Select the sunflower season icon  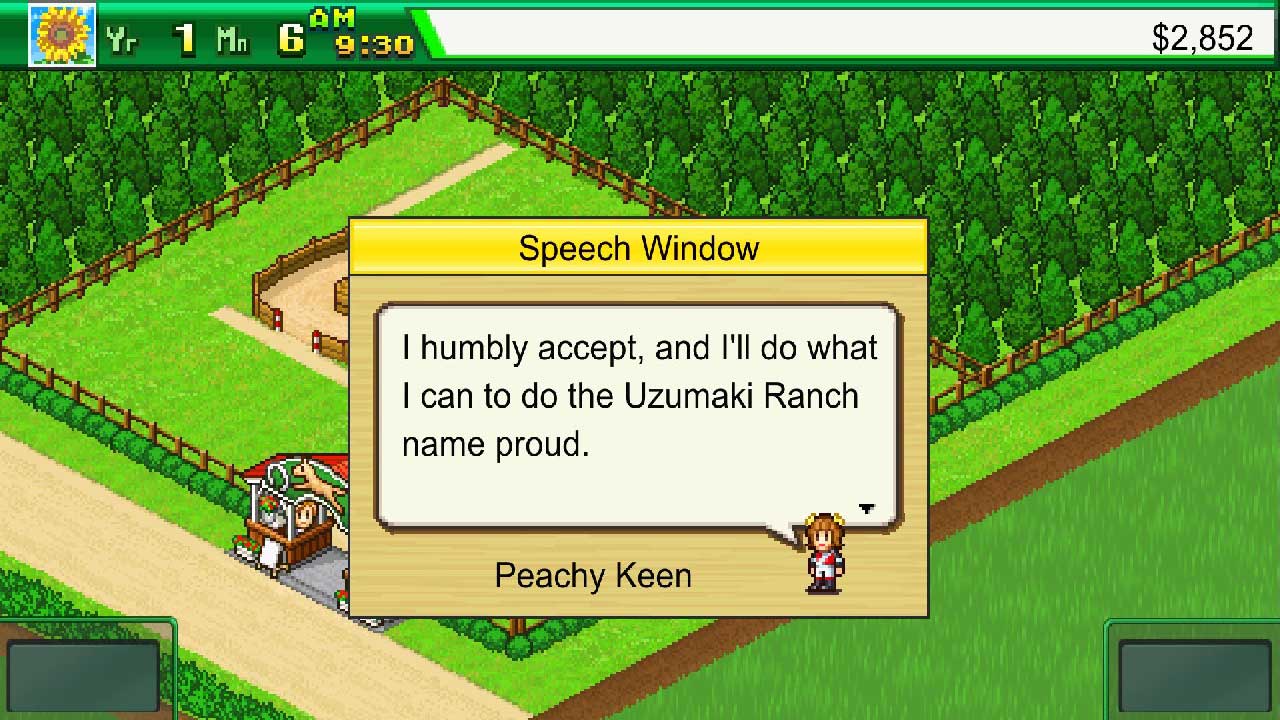point(62,35)
